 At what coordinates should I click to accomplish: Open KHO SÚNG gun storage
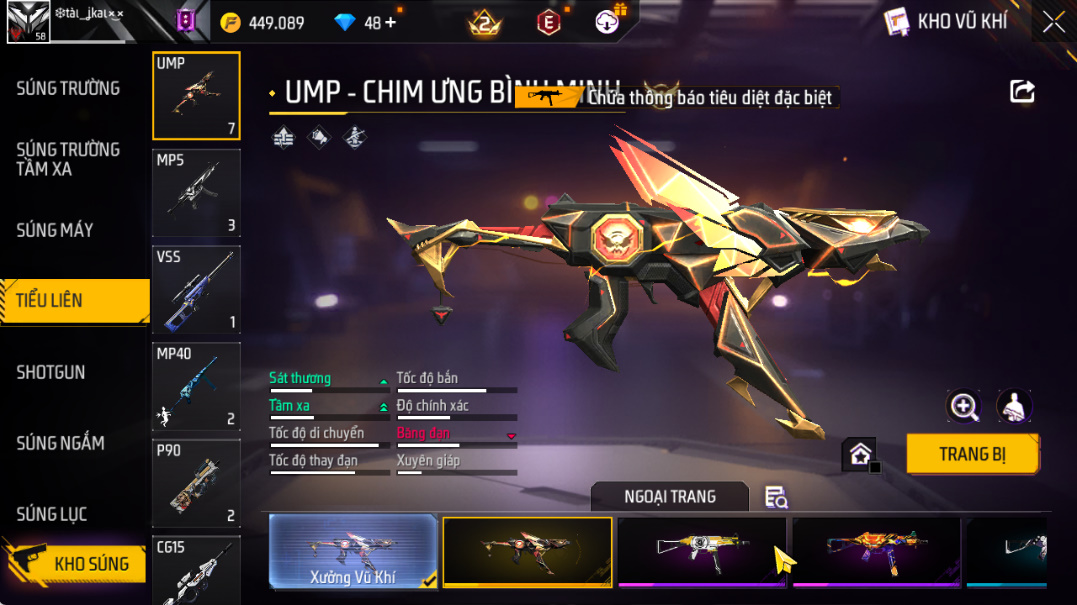(90, 564)
